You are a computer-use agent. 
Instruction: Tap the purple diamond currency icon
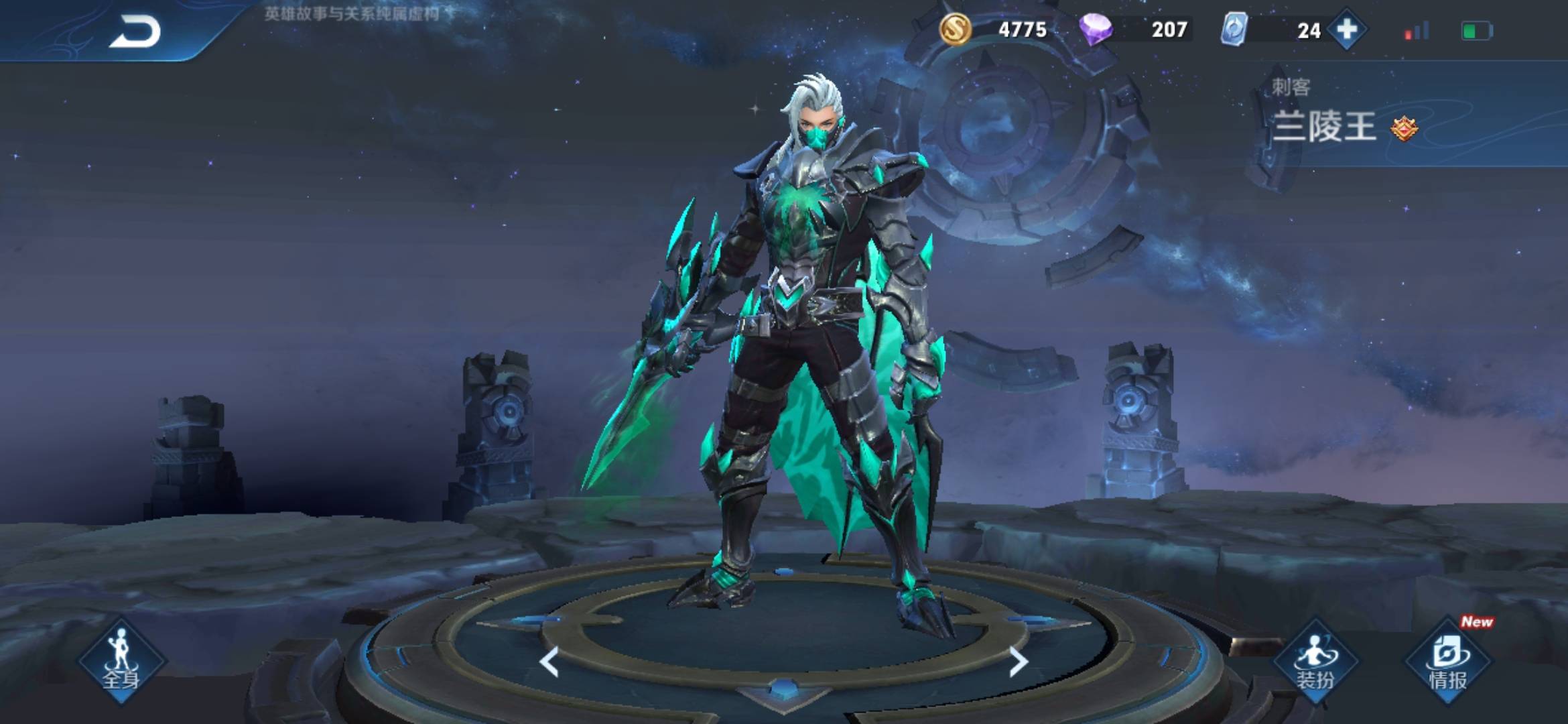tap(1096, 29)
